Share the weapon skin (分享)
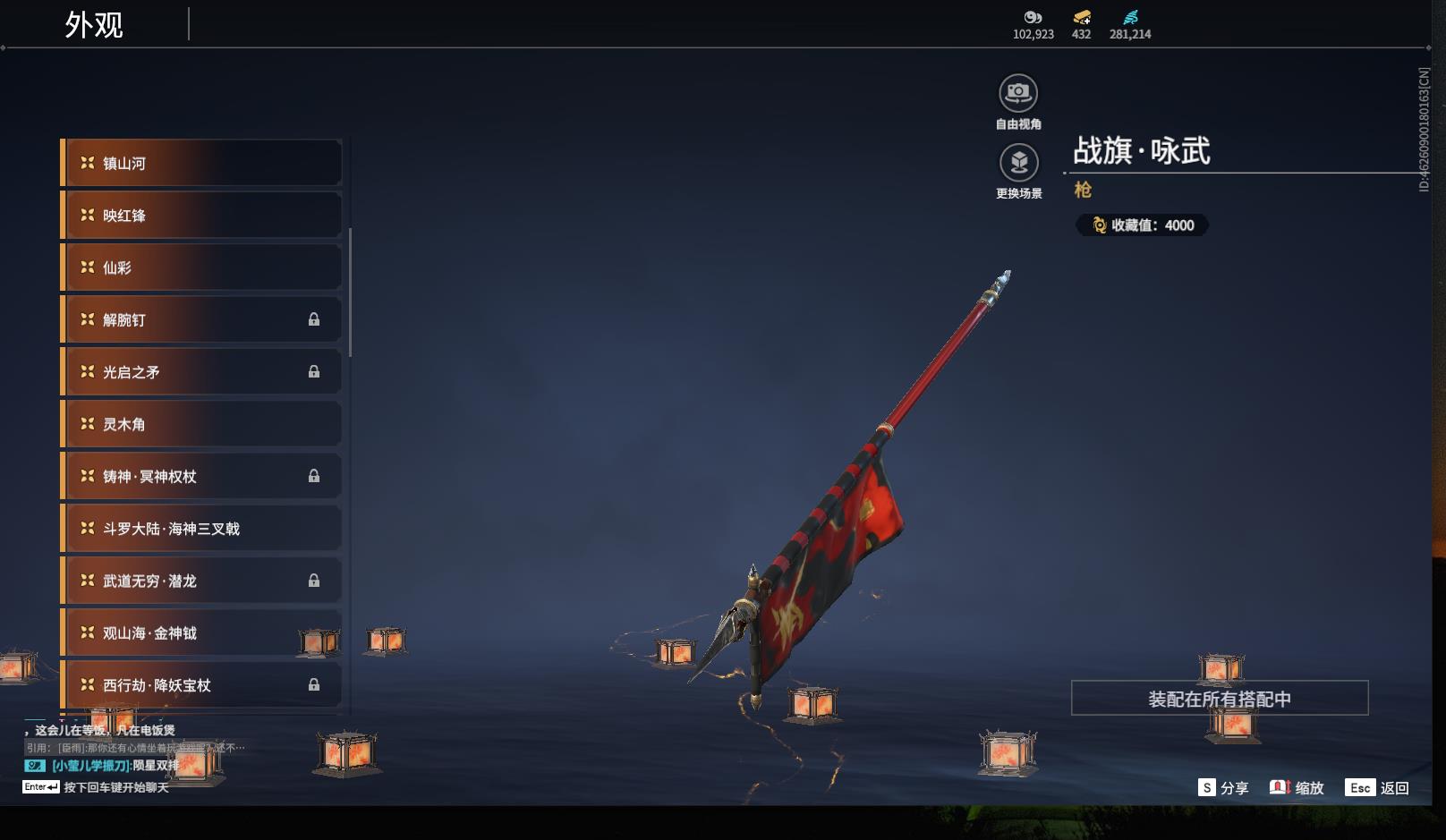The width and height of the screenshot is (1446, 840). coord(1223,788)
